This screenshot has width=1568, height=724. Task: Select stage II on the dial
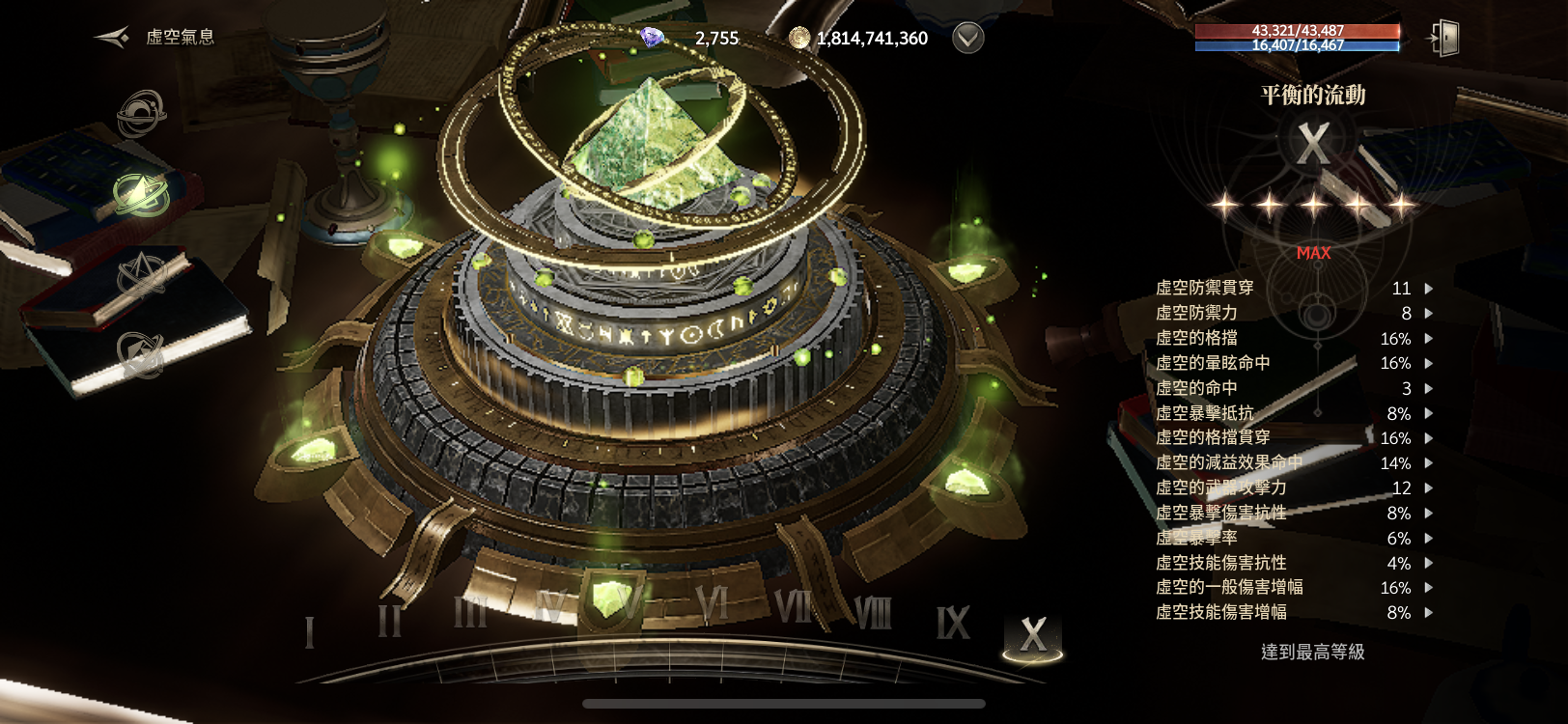[389, 621]
